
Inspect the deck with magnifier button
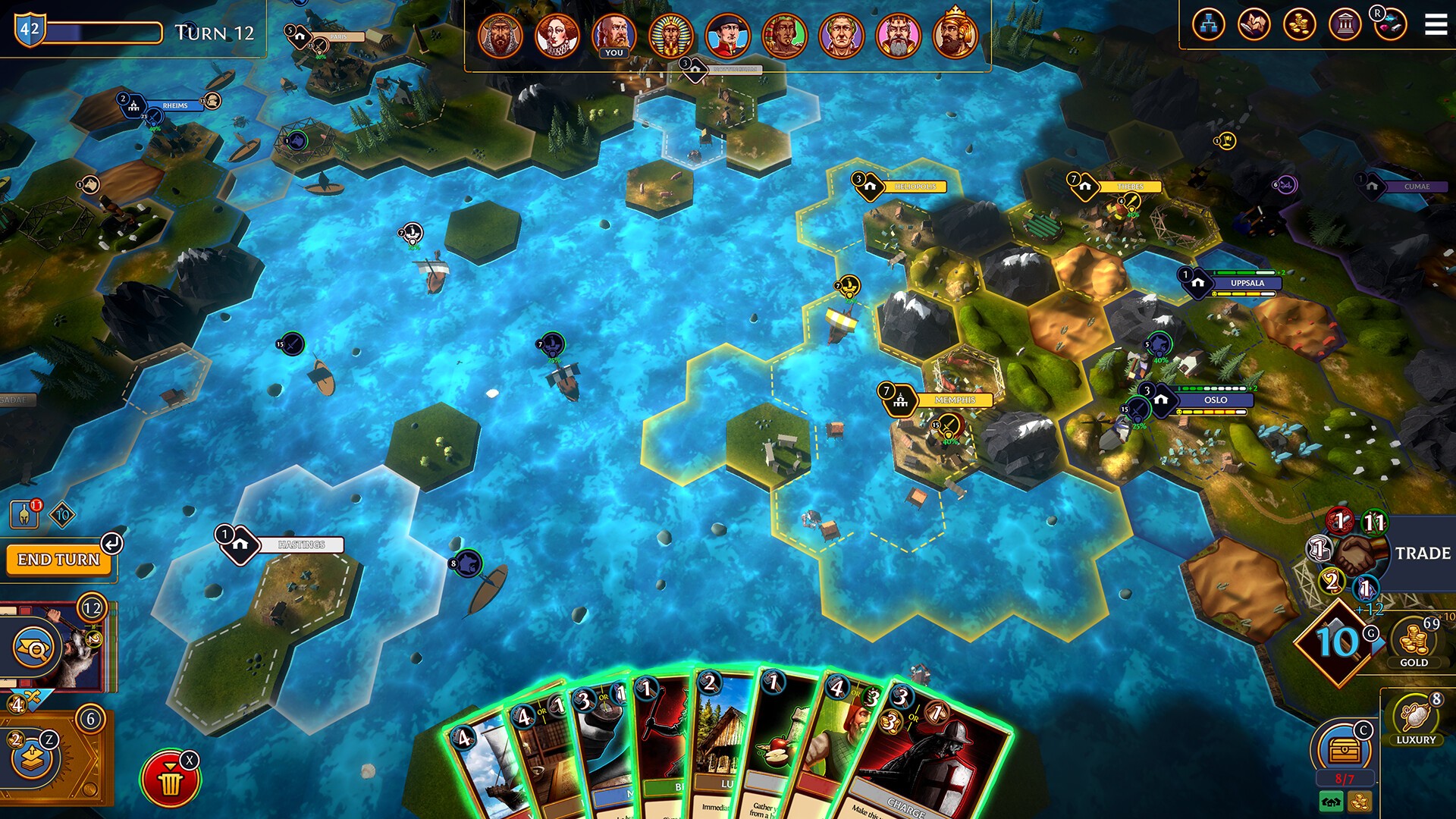[x=33, y=648]
